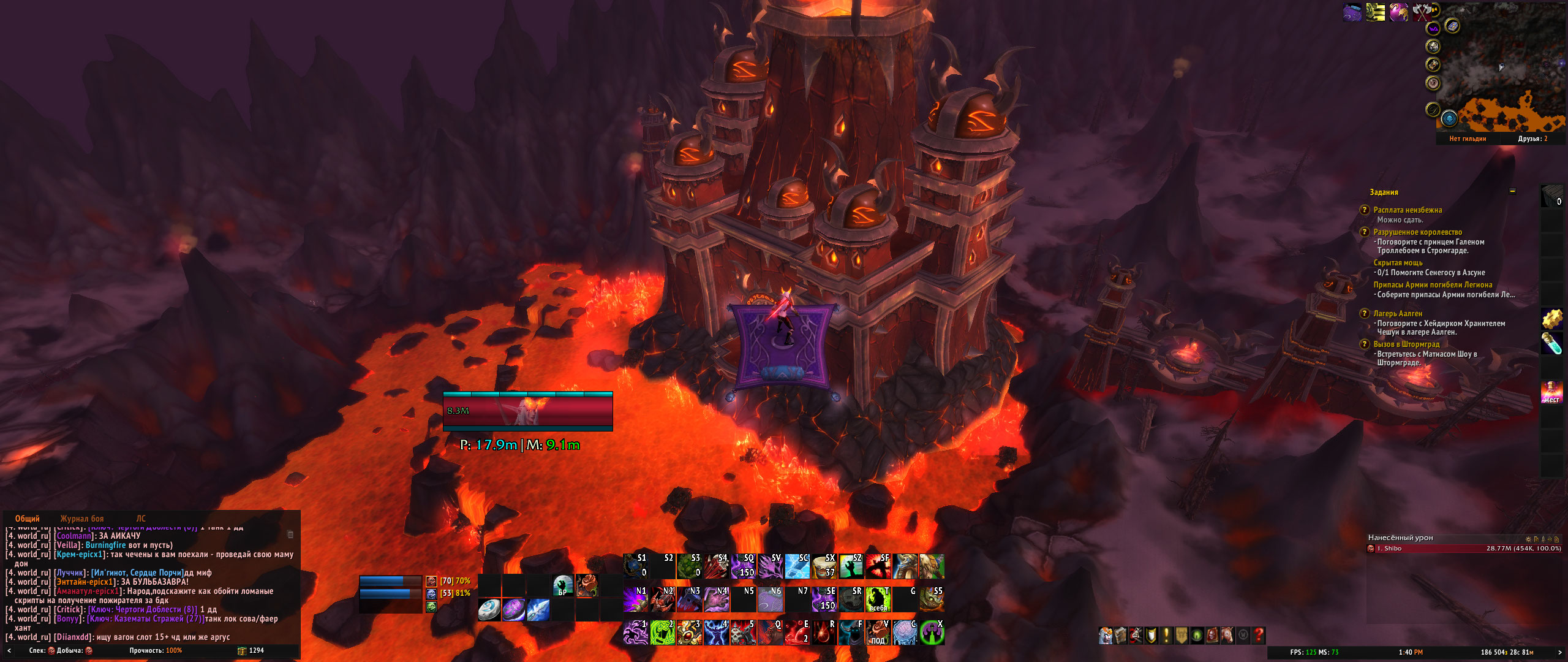
Task: Open the ЛС chat tab
Action: [141, 519]
